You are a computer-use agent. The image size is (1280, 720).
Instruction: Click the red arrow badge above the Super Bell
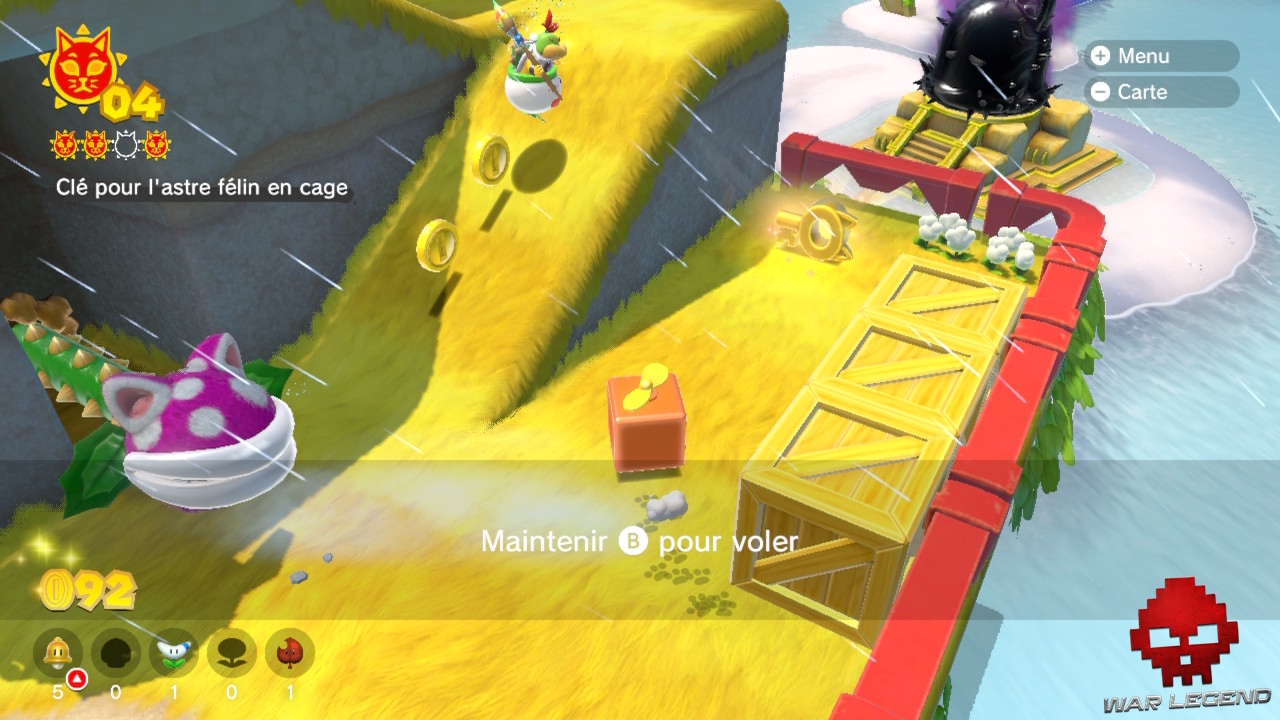[x=78, y=678]
